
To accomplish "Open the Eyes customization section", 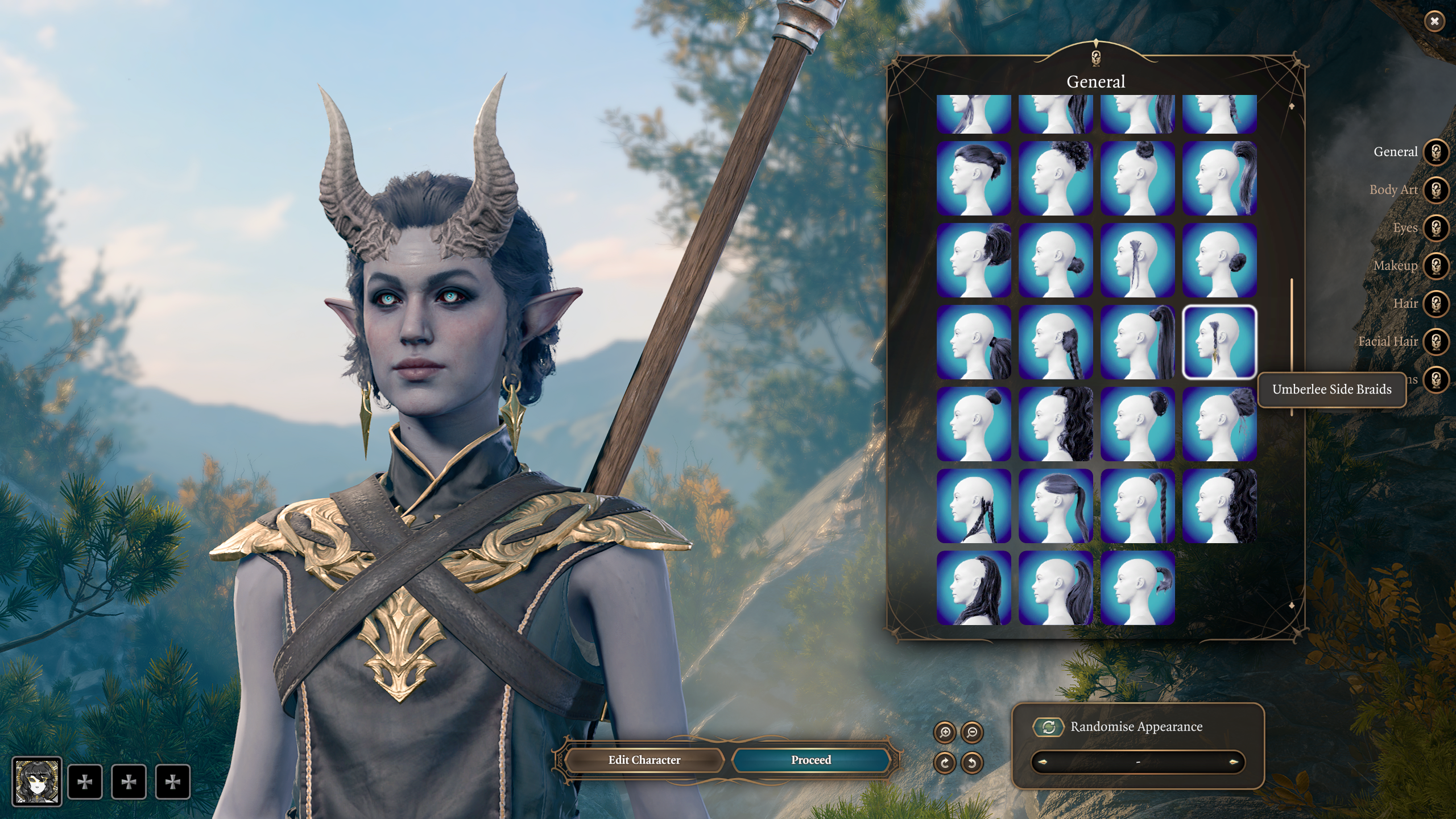I will [x=1438, y=227].
